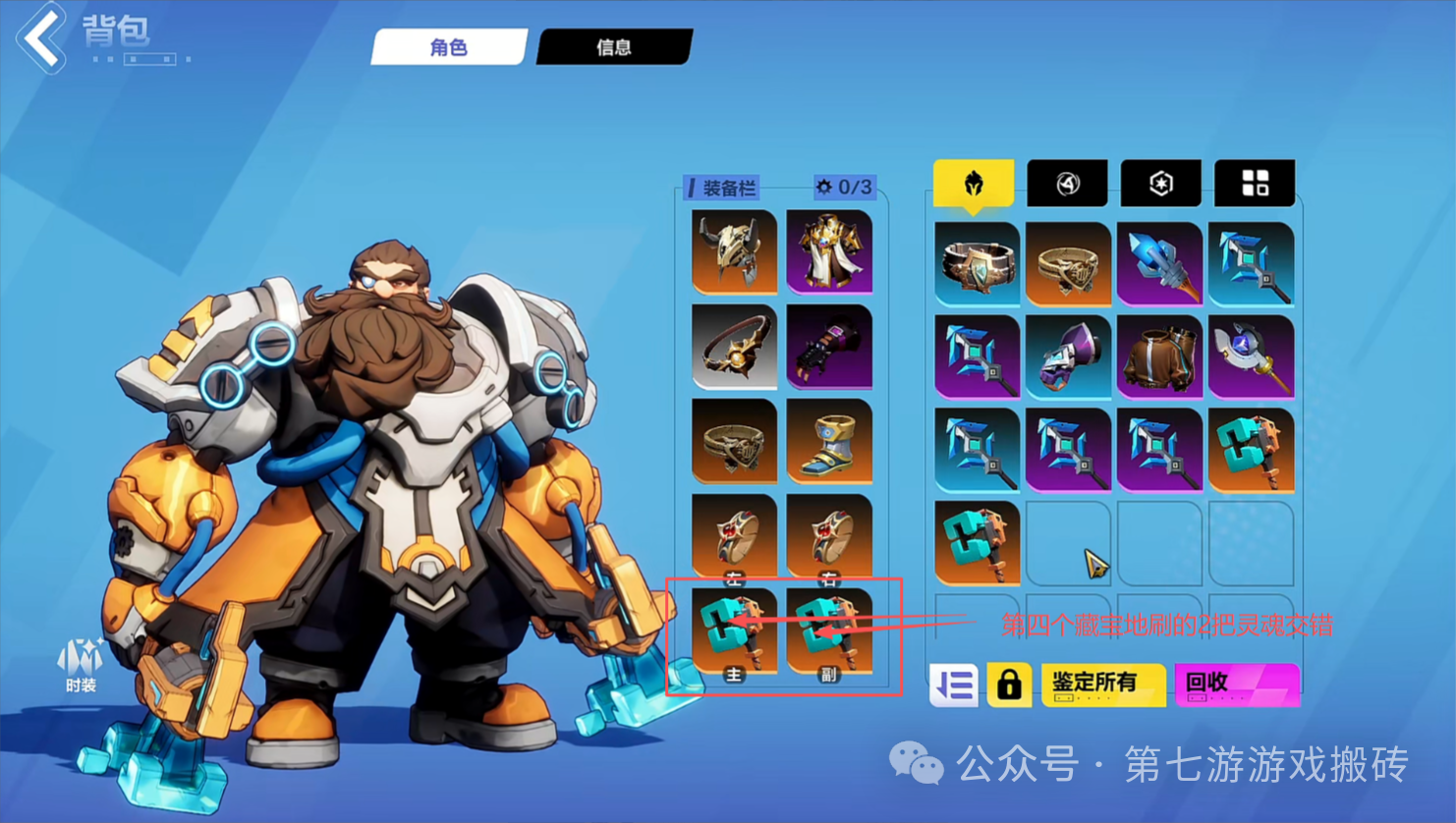
Task: Click the main-hand weapon slot marked 主
Action: tap(734, 631)
